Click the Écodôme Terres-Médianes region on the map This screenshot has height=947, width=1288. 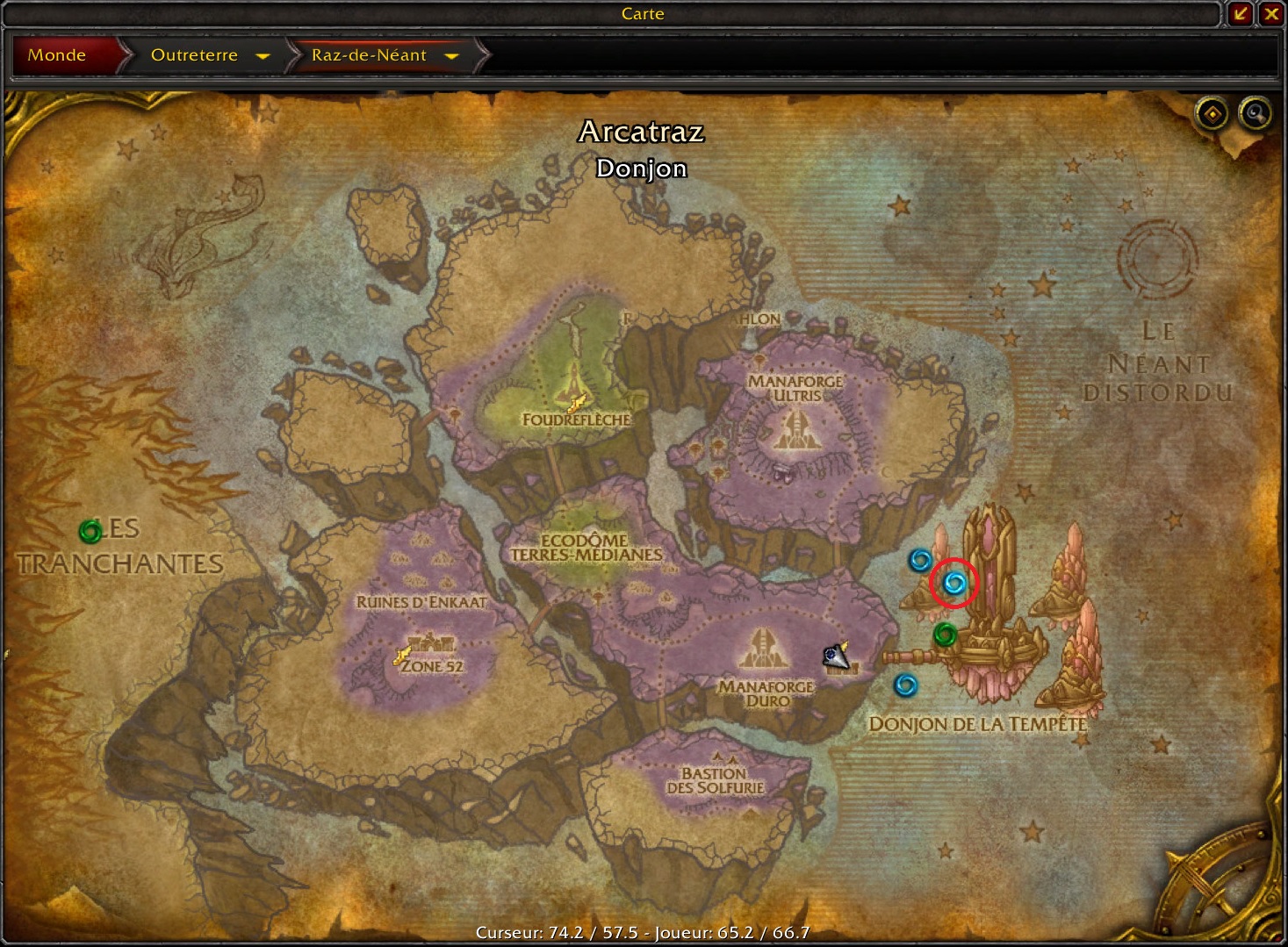(587, 546)
